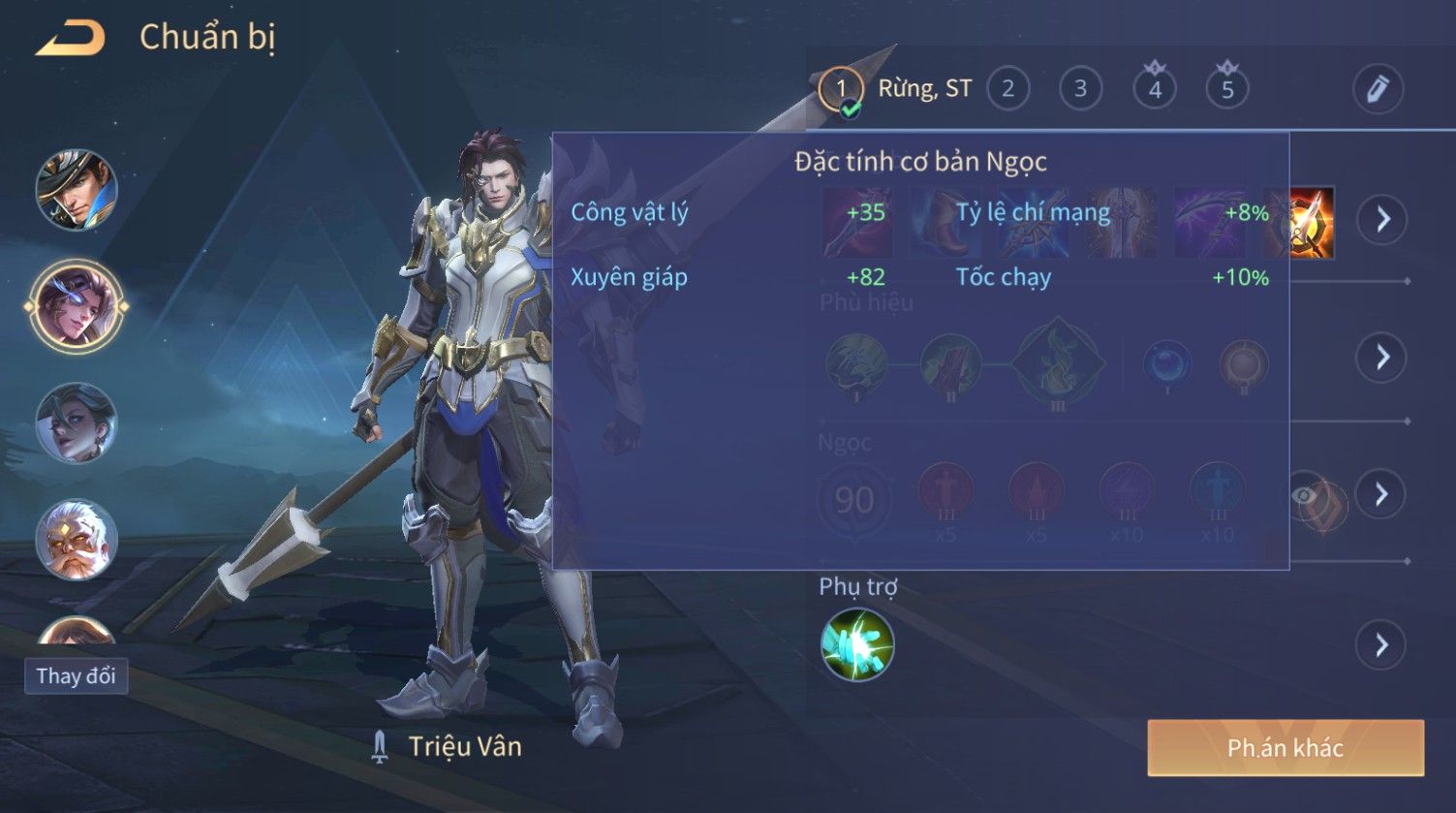
Task: Open the equipment build arrow
Action: click(x=1381, y=219)
